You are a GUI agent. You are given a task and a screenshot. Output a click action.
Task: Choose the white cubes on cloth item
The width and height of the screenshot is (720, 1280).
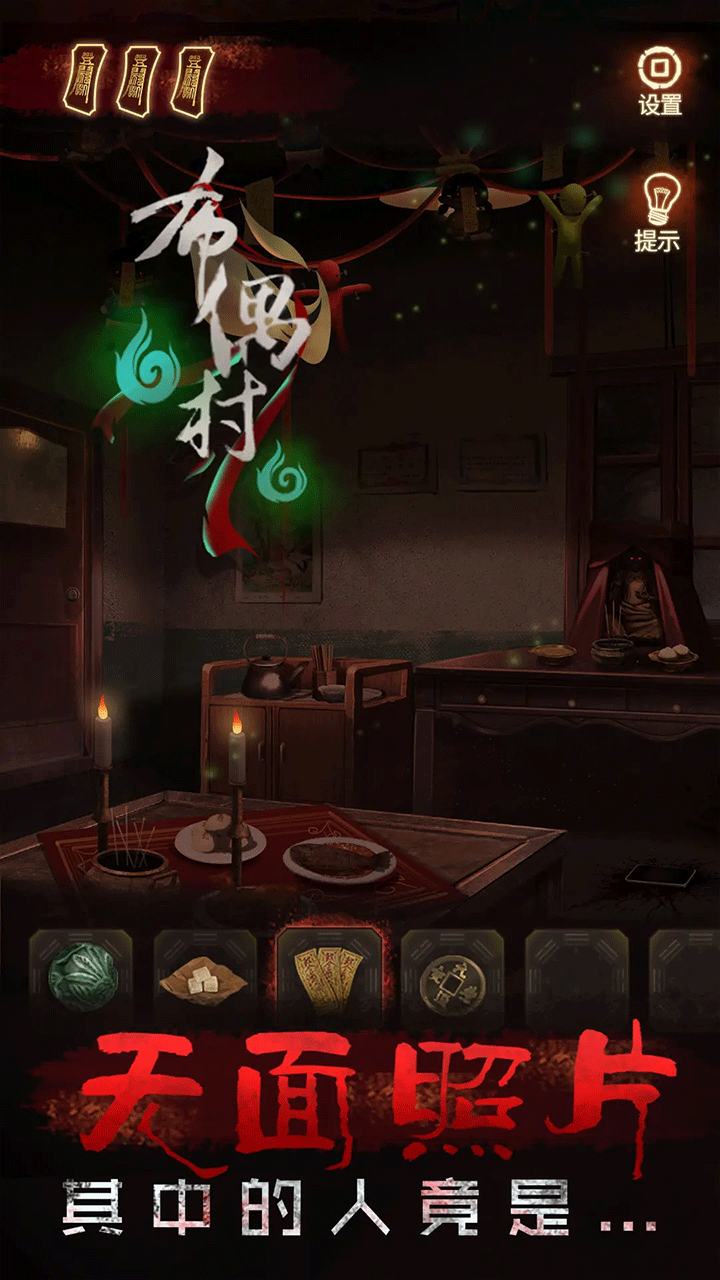coord(203,979)
